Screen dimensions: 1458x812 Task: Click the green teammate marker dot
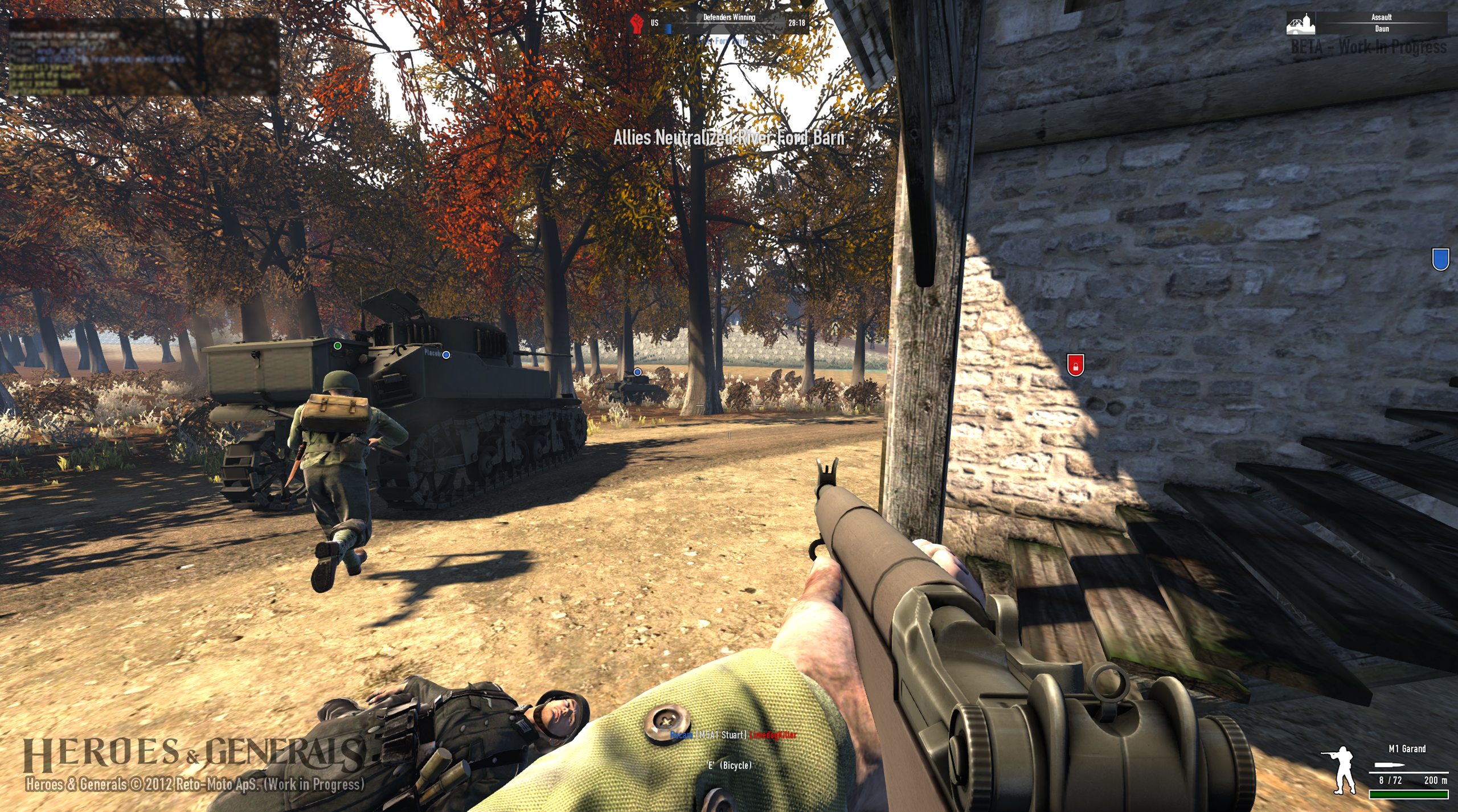click(338, 346)
